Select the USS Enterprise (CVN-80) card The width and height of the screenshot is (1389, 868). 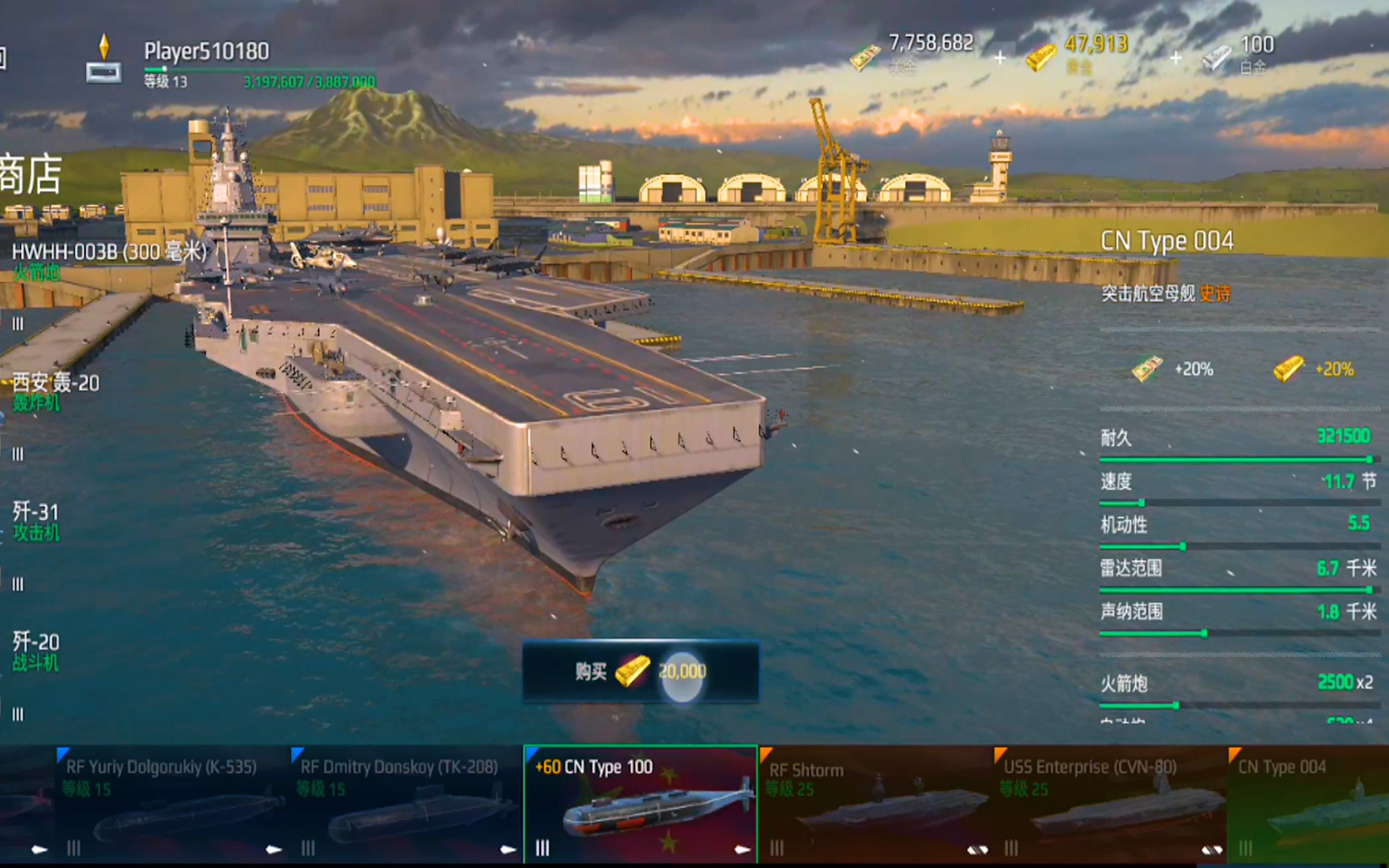point(1109,804)
